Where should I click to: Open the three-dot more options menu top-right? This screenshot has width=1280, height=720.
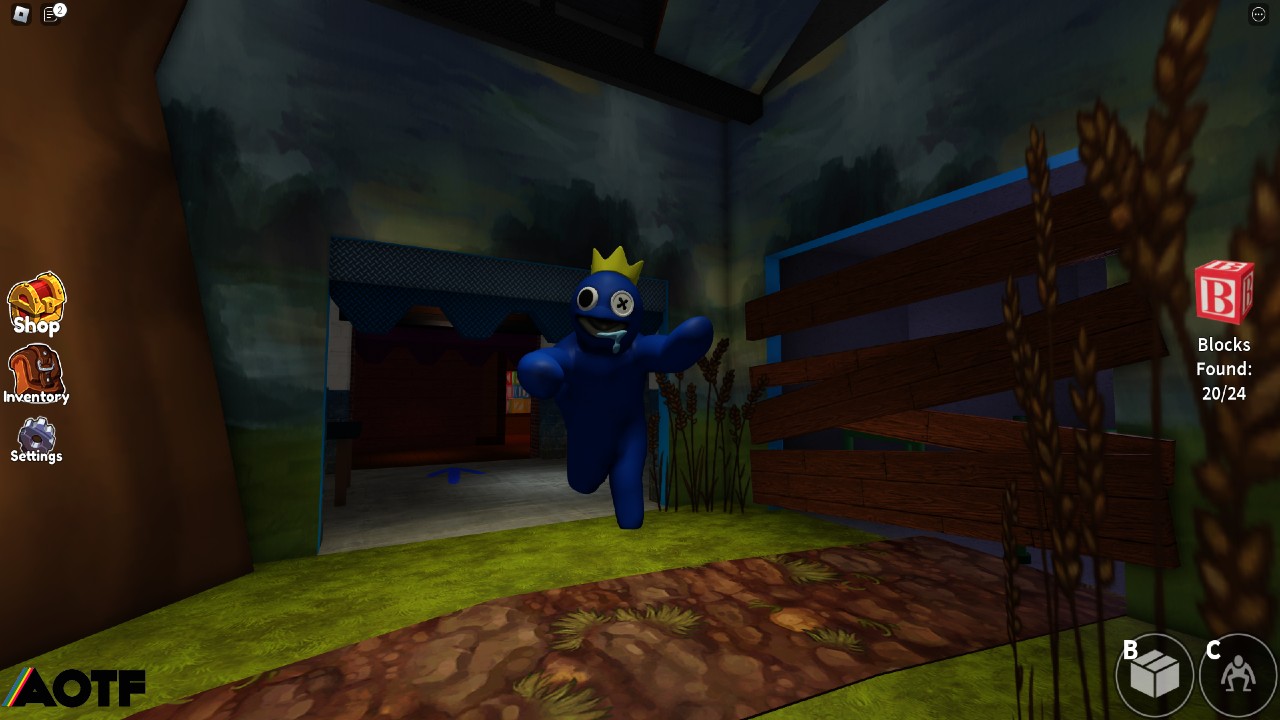[x=1259, y=14]
